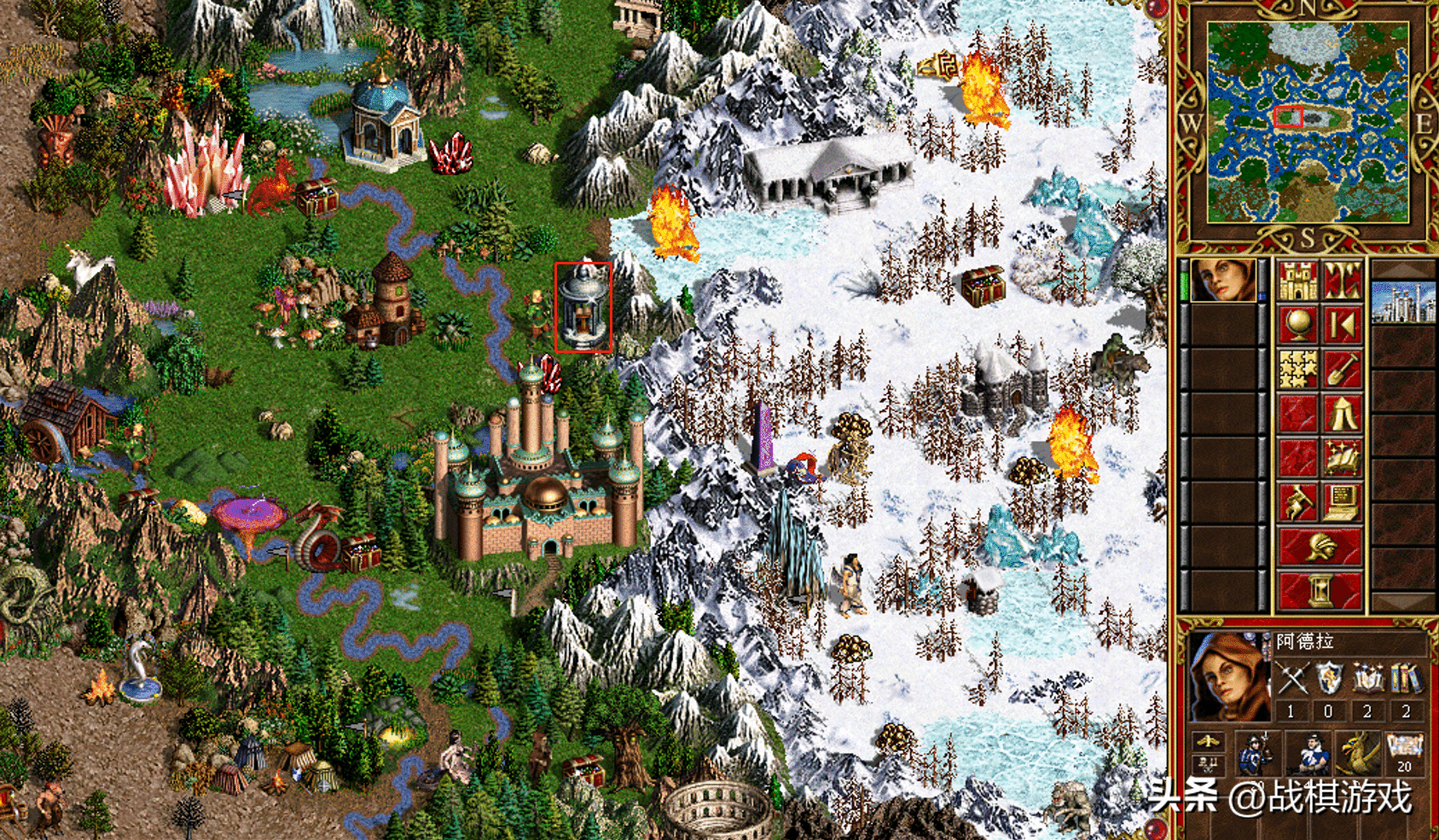Open the Kingdom Overview castle button
Screen dimensions: 1439x840
click(1297, 281)
